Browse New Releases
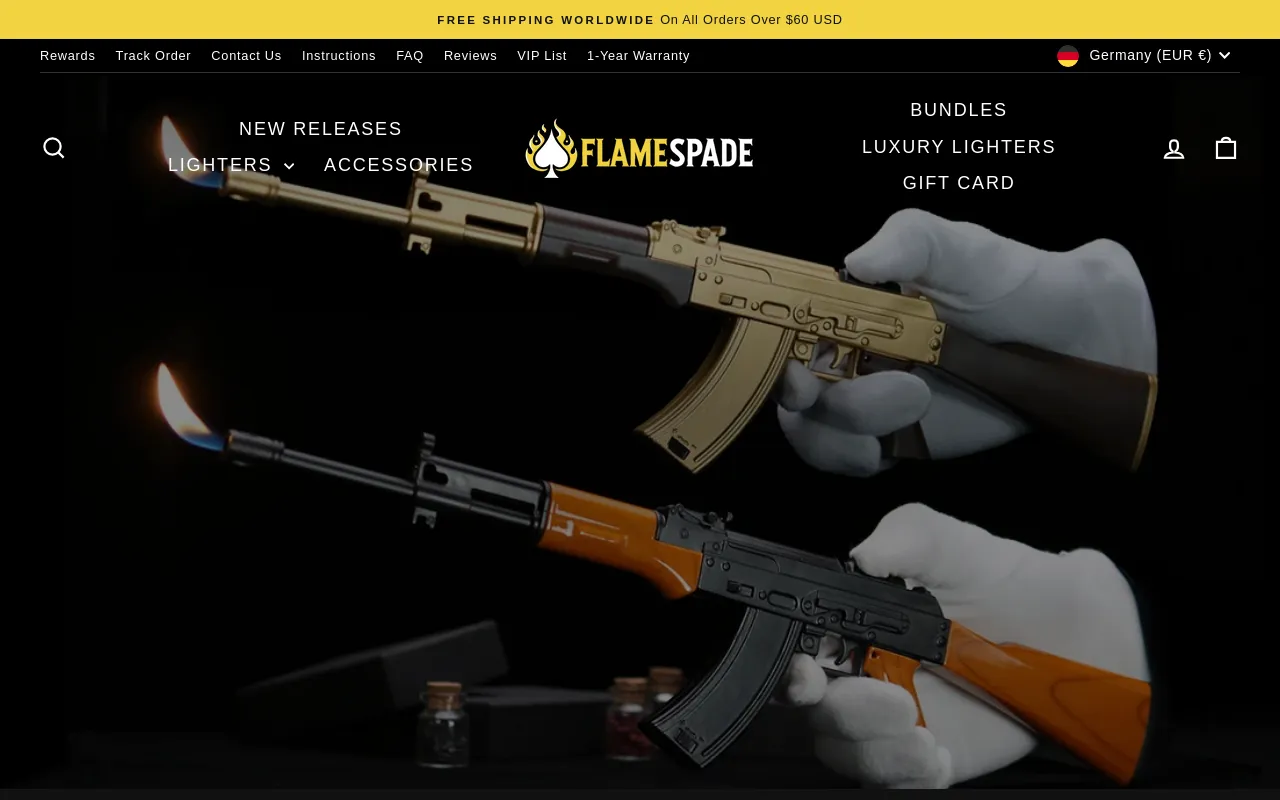 [320, 129]
